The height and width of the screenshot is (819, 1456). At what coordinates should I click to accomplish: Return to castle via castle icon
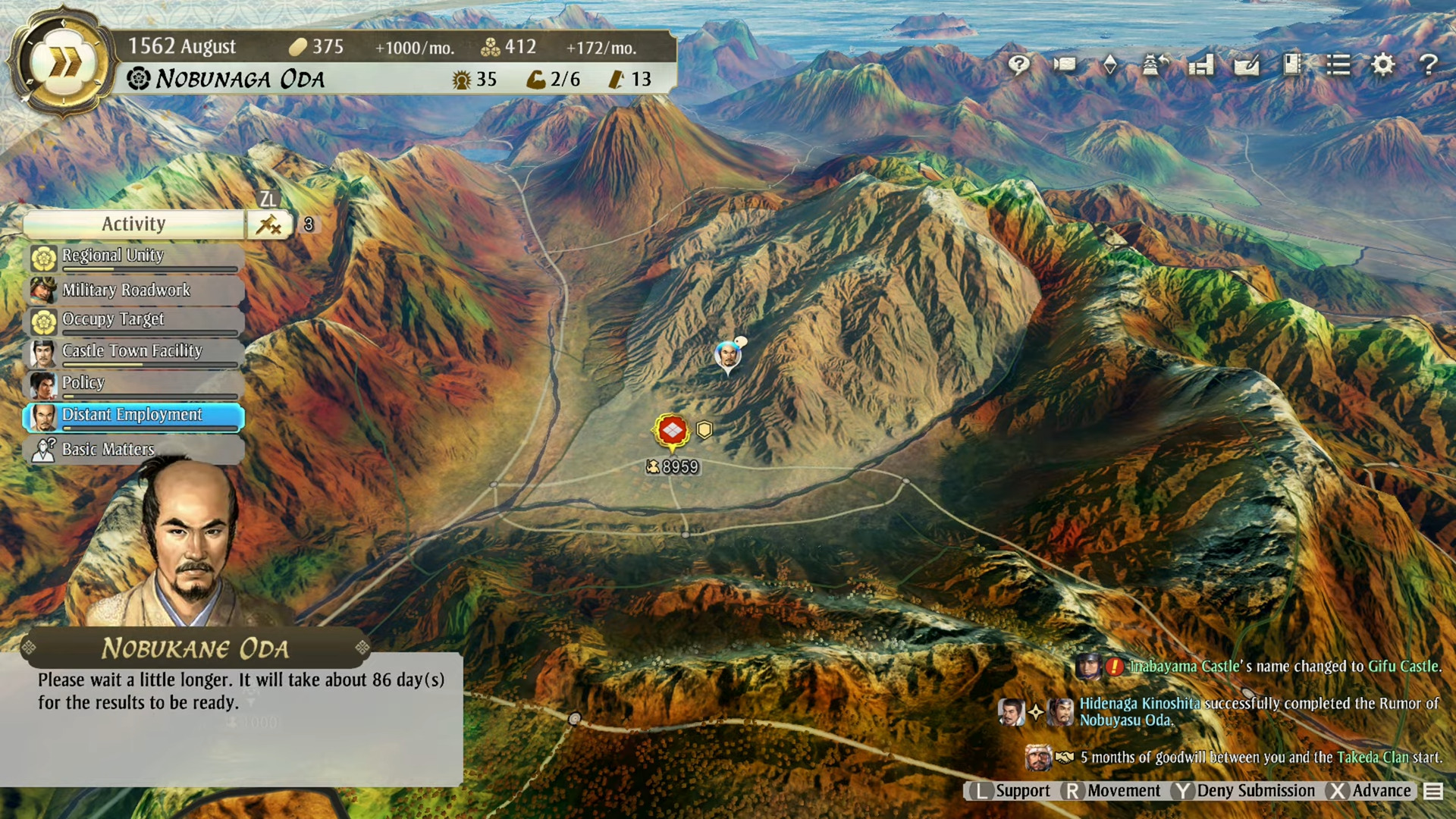coord(1155,65)
